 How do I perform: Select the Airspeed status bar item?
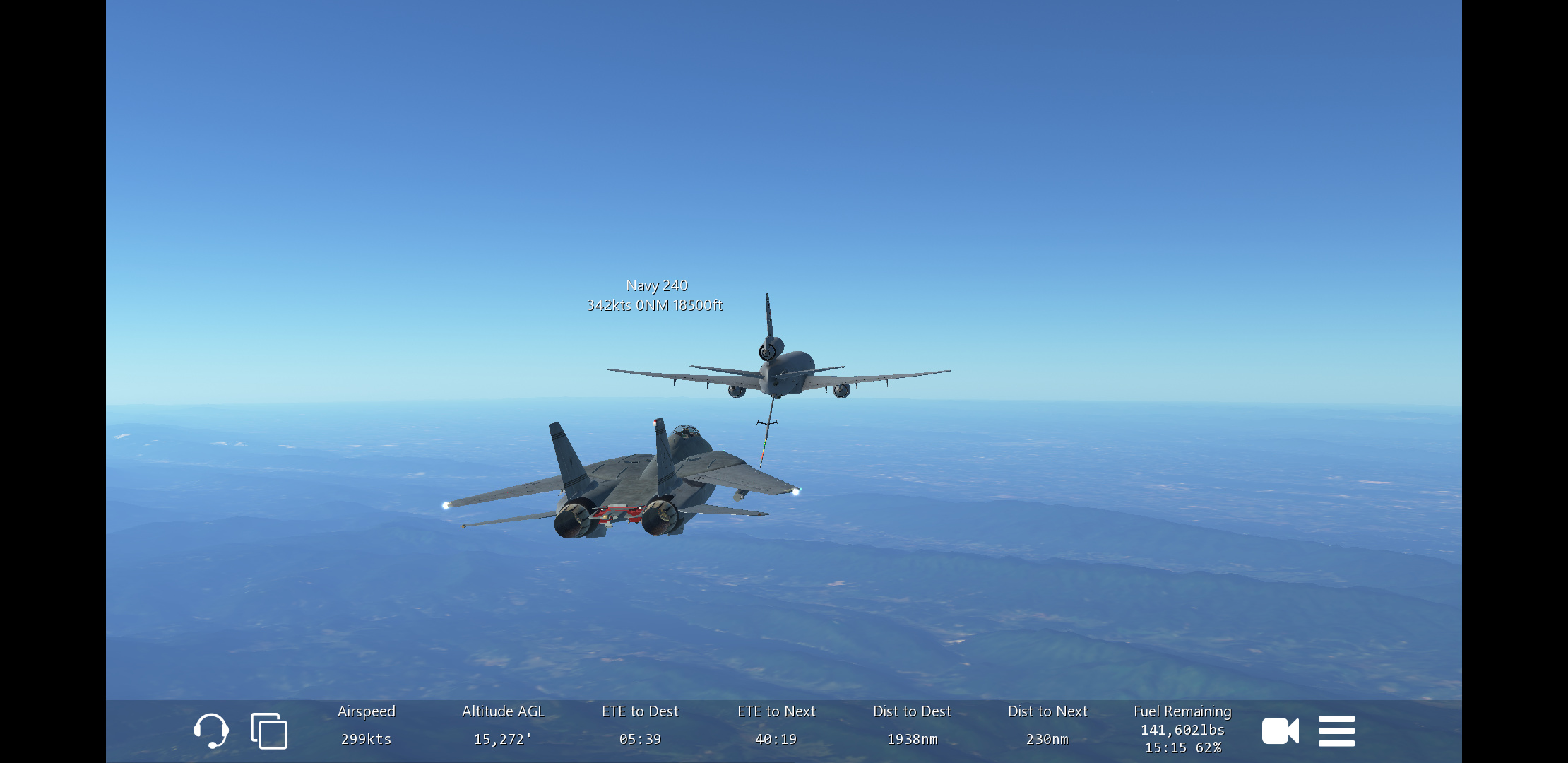click(366, 726)
